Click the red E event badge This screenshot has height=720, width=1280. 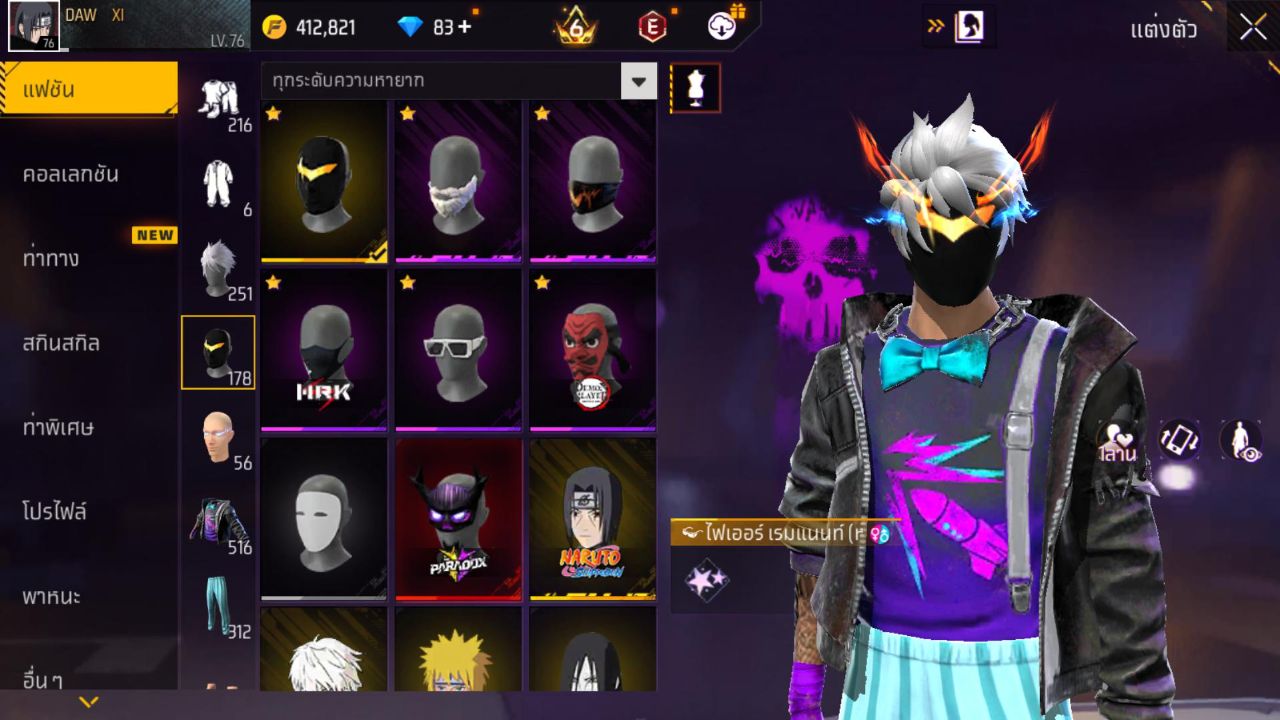651,27
